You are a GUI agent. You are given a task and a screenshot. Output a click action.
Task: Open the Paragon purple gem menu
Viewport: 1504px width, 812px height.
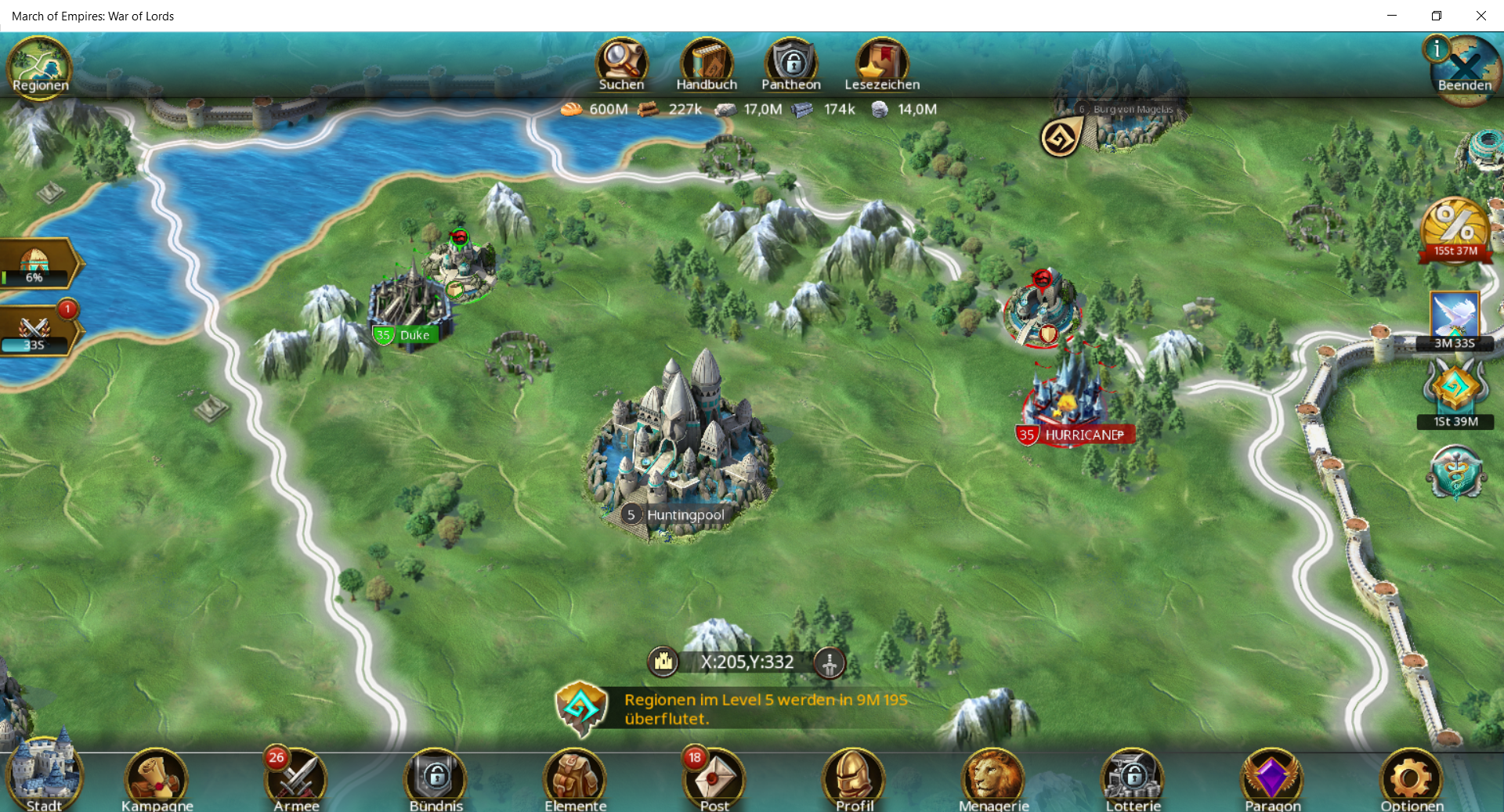[x=1272, y=780]
